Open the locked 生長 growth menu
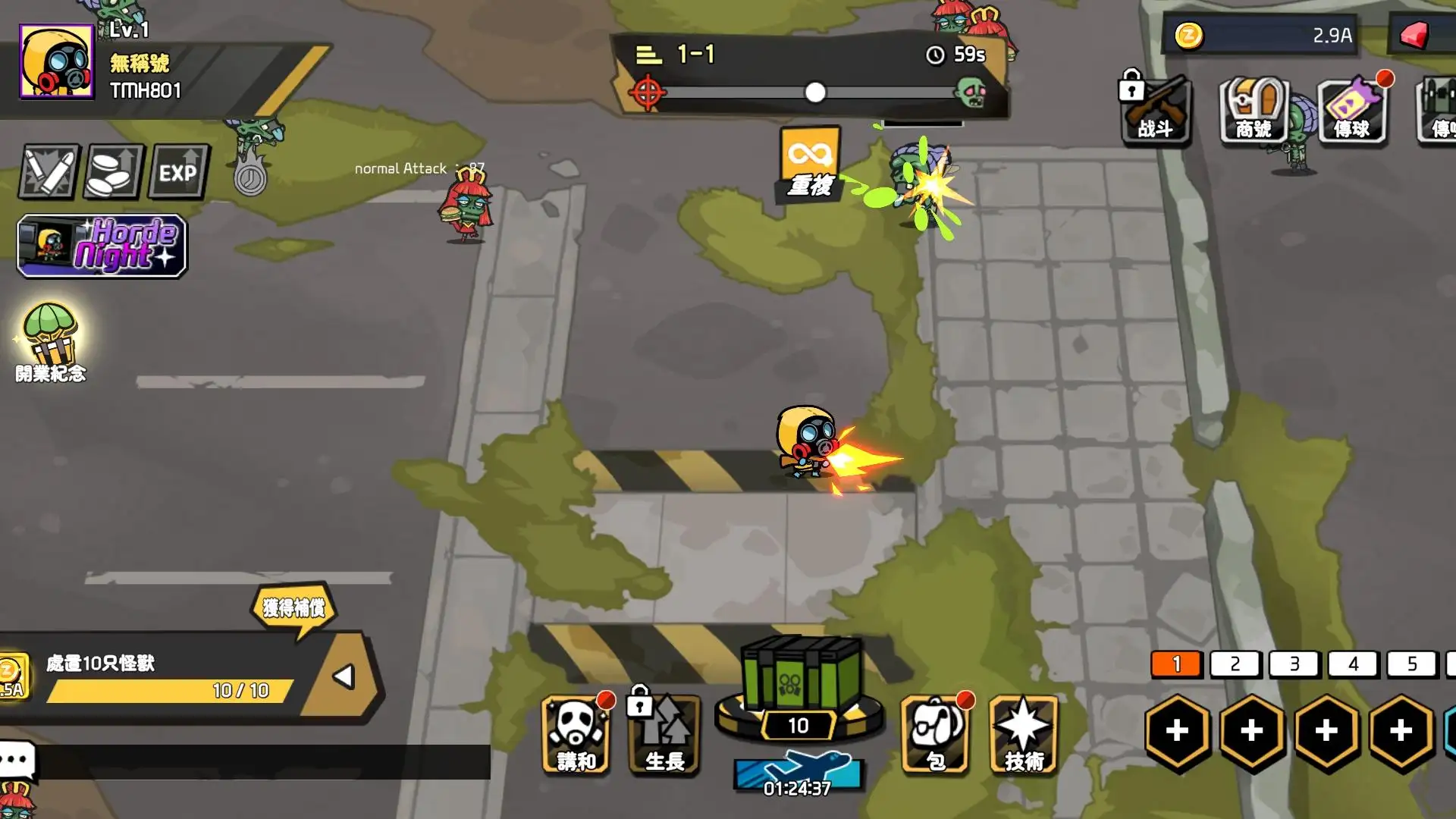The height and width of the screenshot is (819, 1456). [x=664, y=734]
